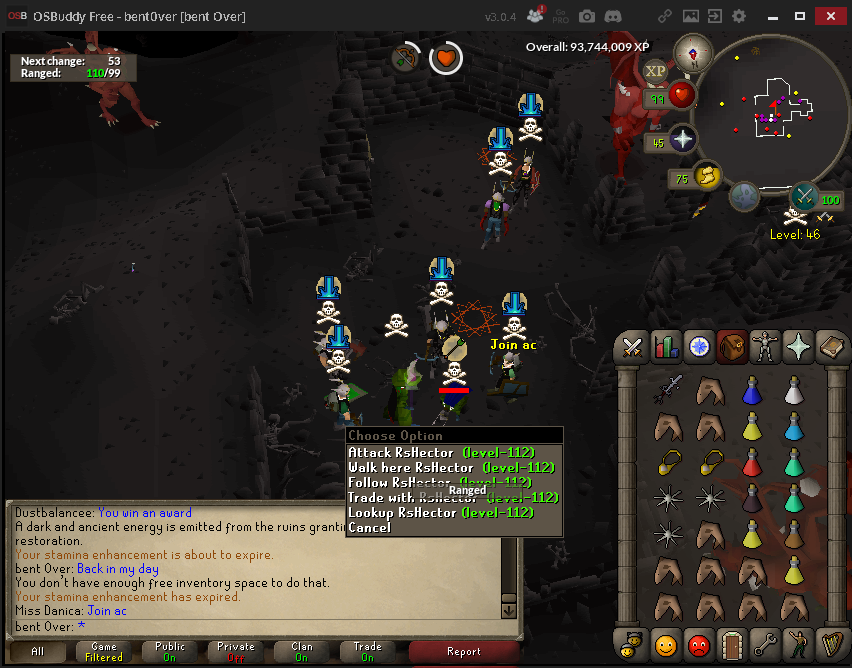Open the Logout door tab

click(732, 643)
